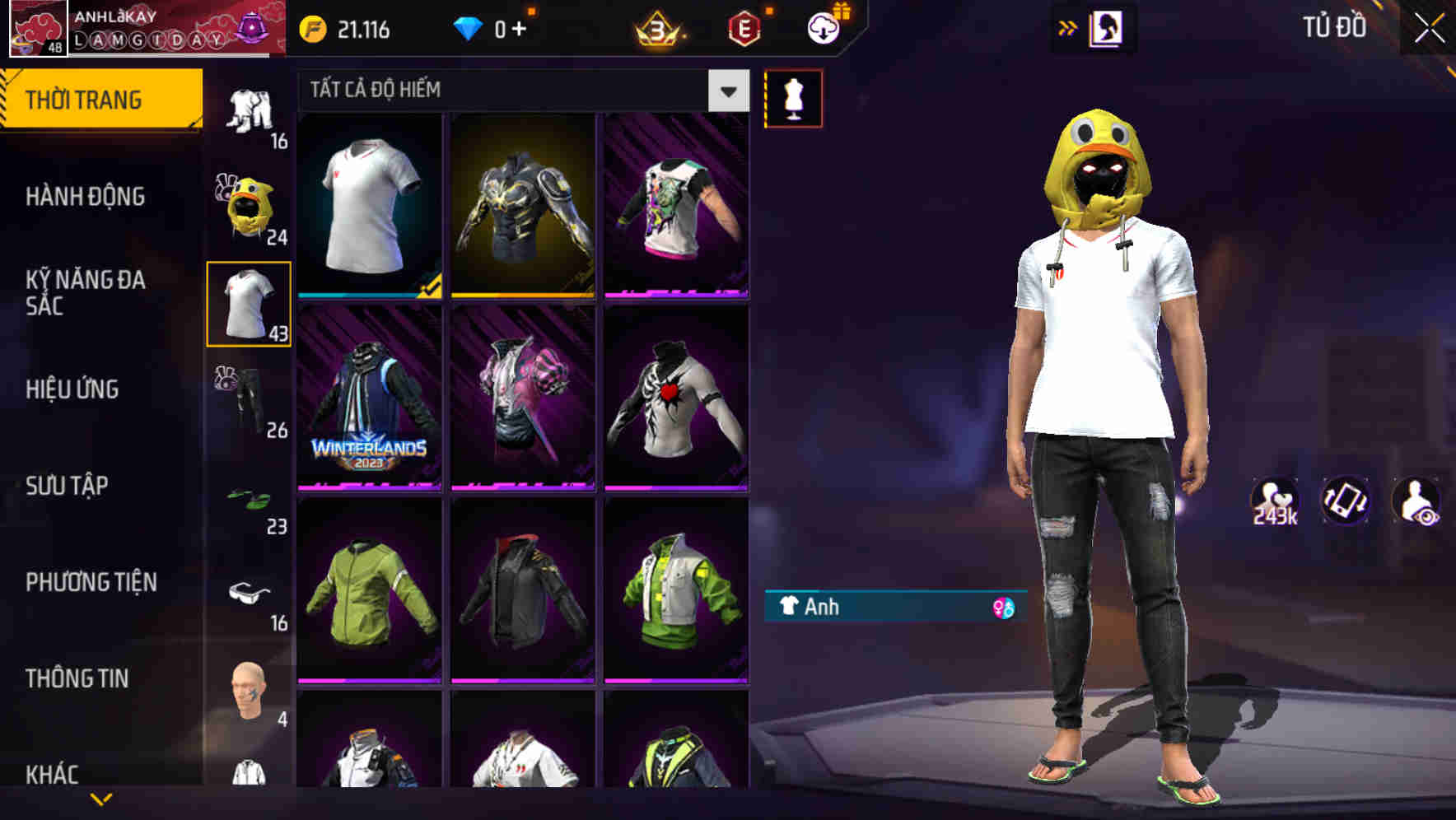The height and width of the screenshot is (820, 1456).
Task: Open TỦ ĐỒ in the top right
Action: [x=1336, y=27]
